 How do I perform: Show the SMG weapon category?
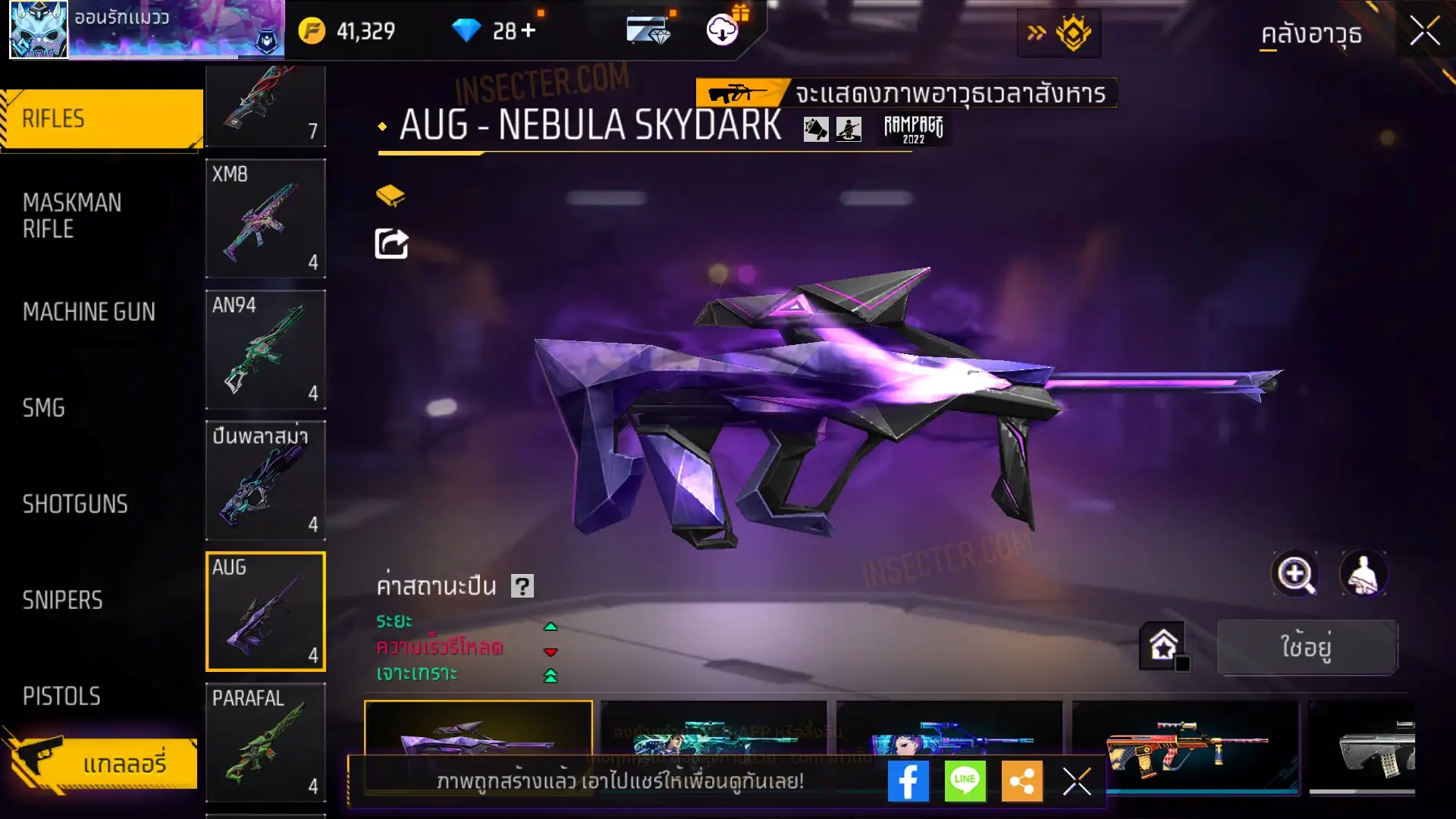point(44,408)
